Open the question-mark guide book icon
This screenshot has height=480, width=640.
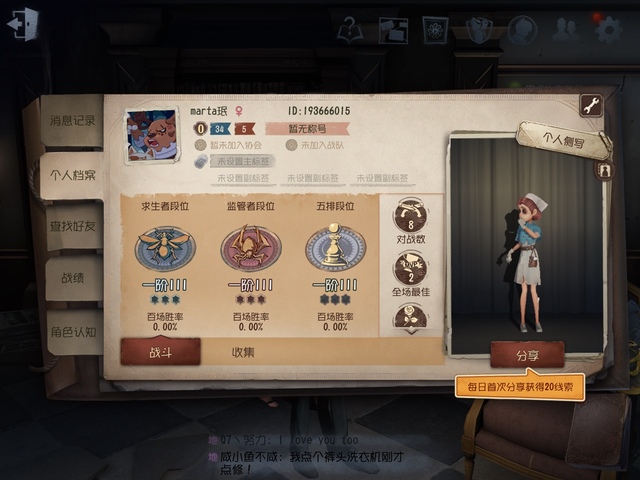pyautogui.click(x=349, y=29)
